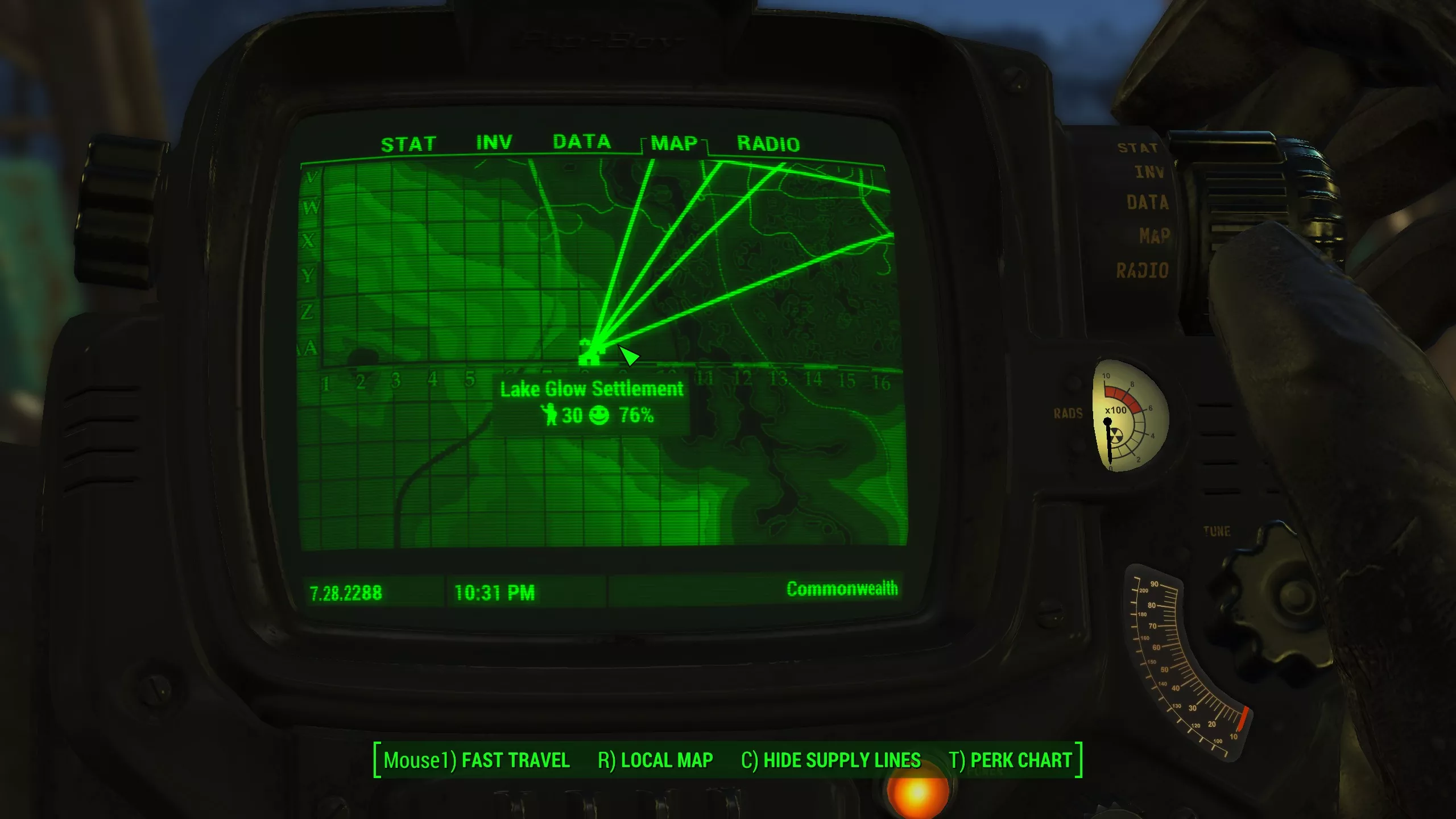Viewport: 1456px width, 819px height.
Task: Select the DATA tab
Action: (581, 142)
